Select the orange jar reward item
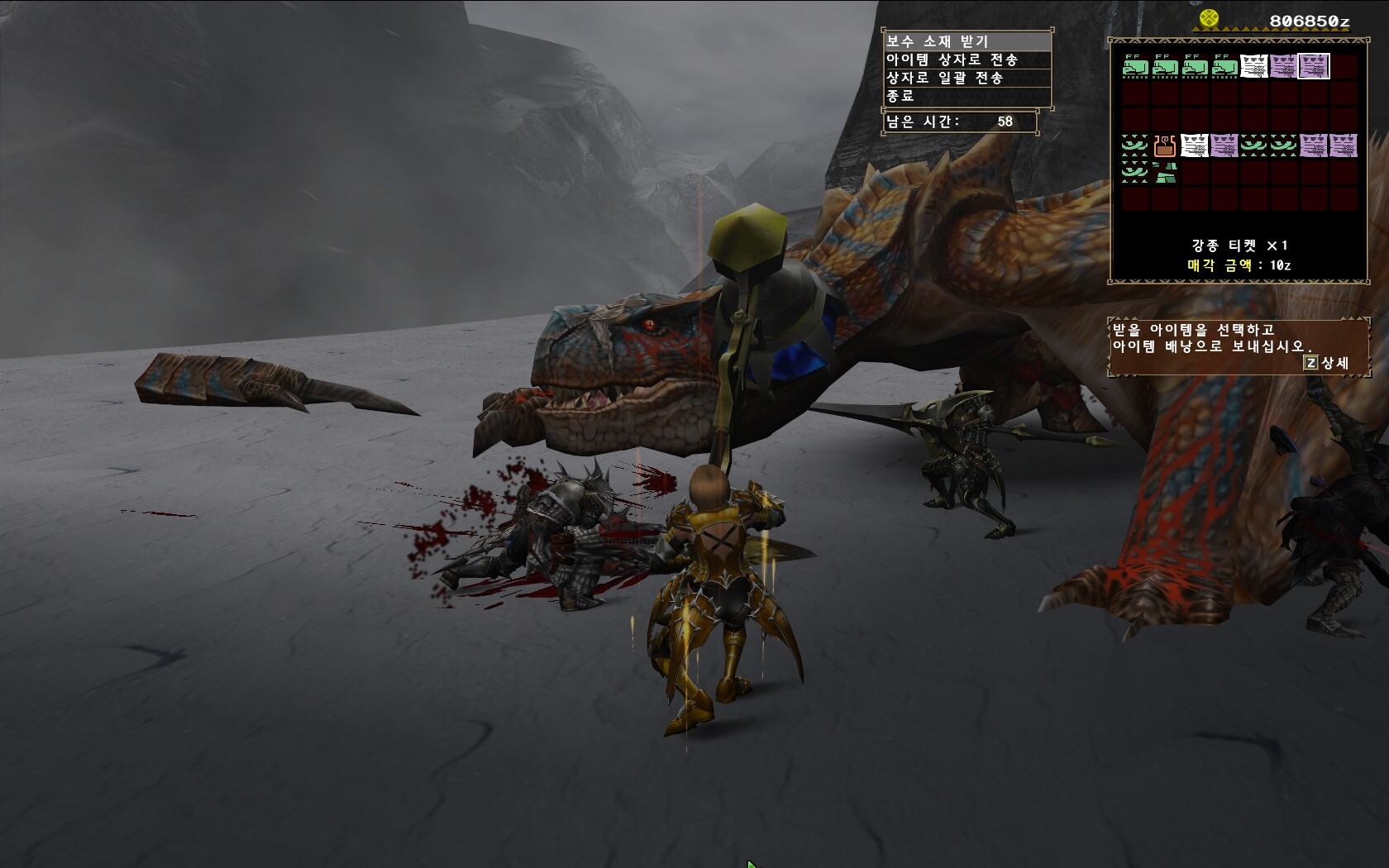The image size is (1389, 868). pyautogui.click(x=1164, y=146)
